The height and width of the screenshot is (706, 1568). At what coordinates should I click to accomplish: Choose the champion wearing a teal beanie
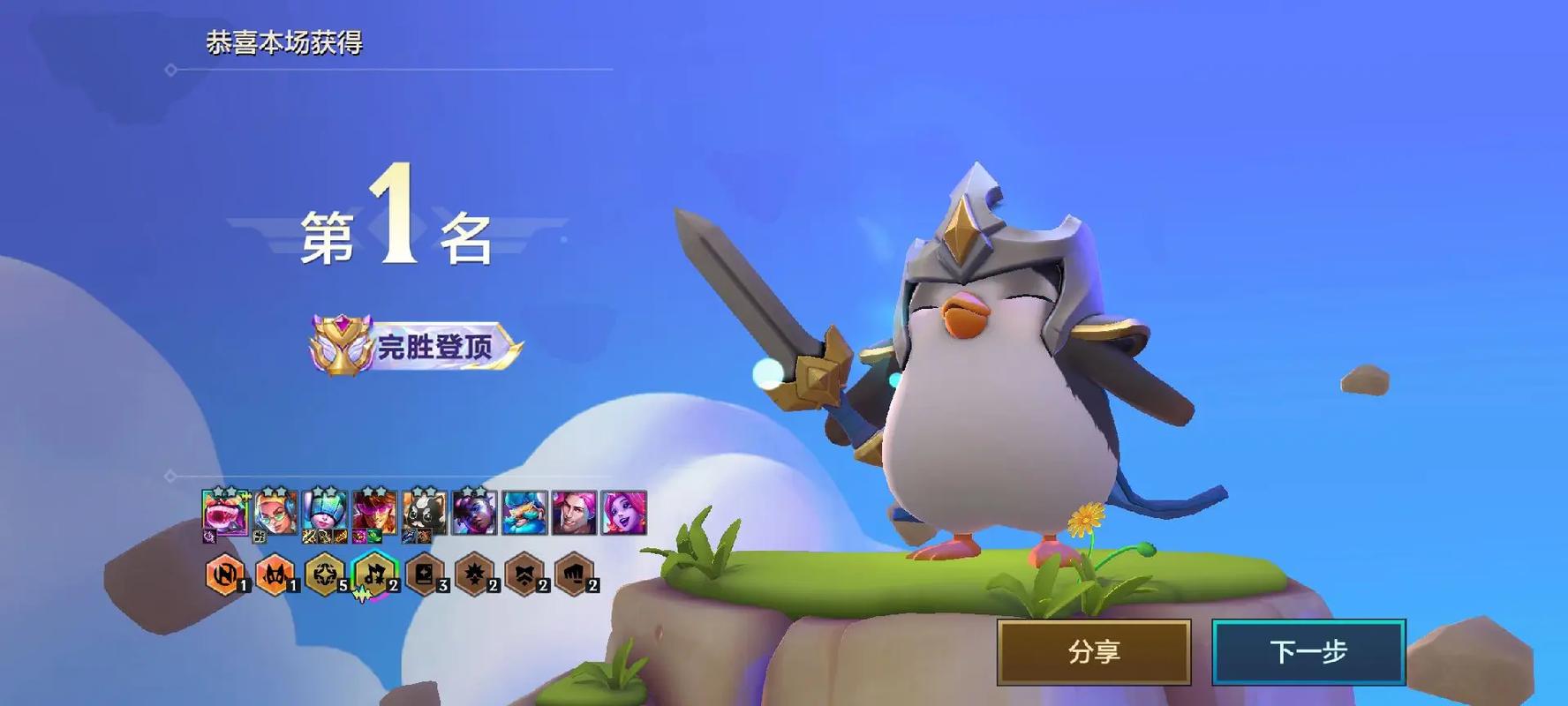pyautogui.click(x=324, y=513)
